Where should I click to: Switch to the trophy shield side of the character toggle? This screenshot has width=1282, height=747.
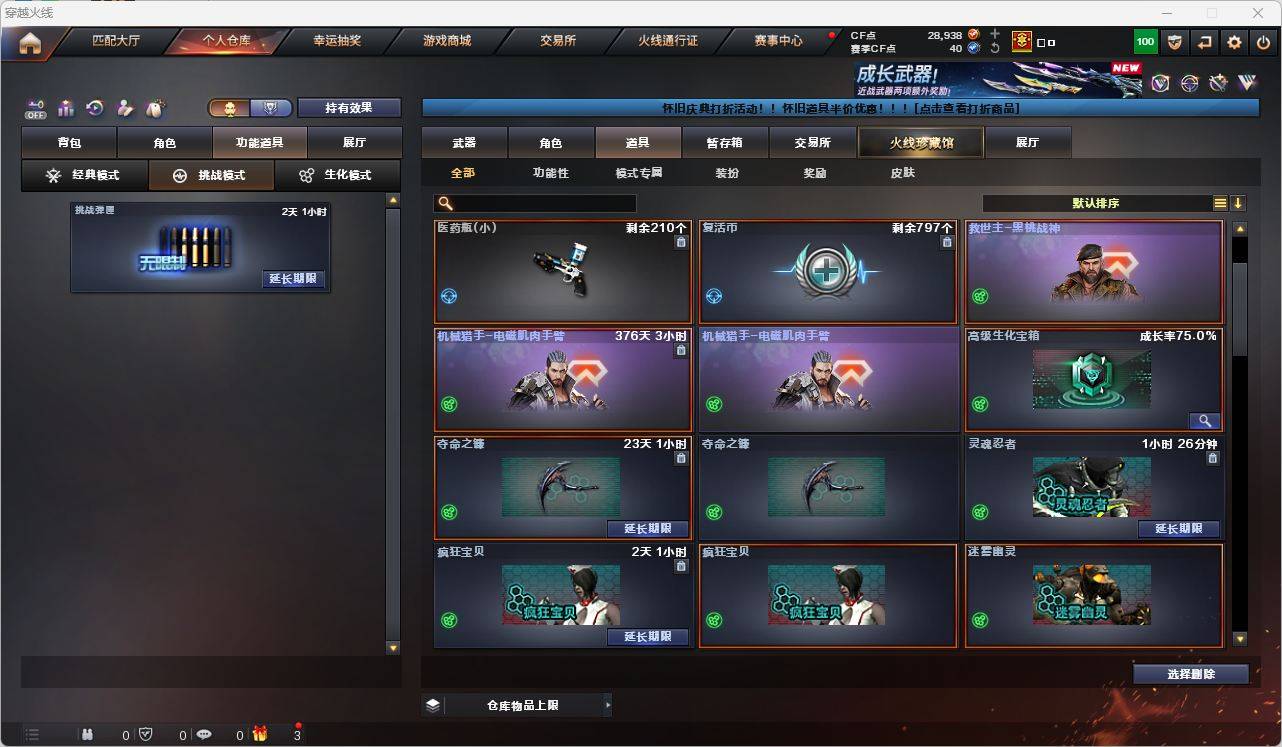[271, 107]
